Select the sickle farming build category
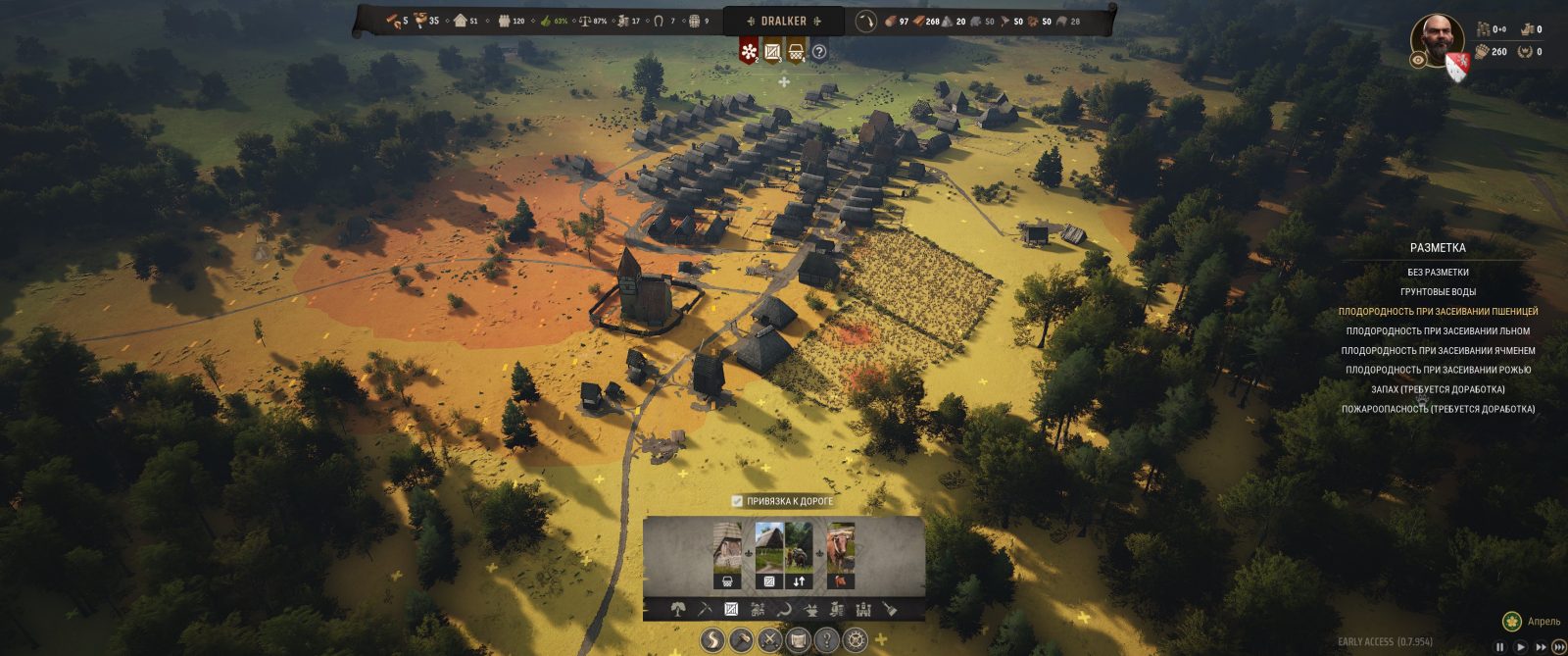Image resolution: width=1568 pixels, height=656 pixels. click(784, 609)
